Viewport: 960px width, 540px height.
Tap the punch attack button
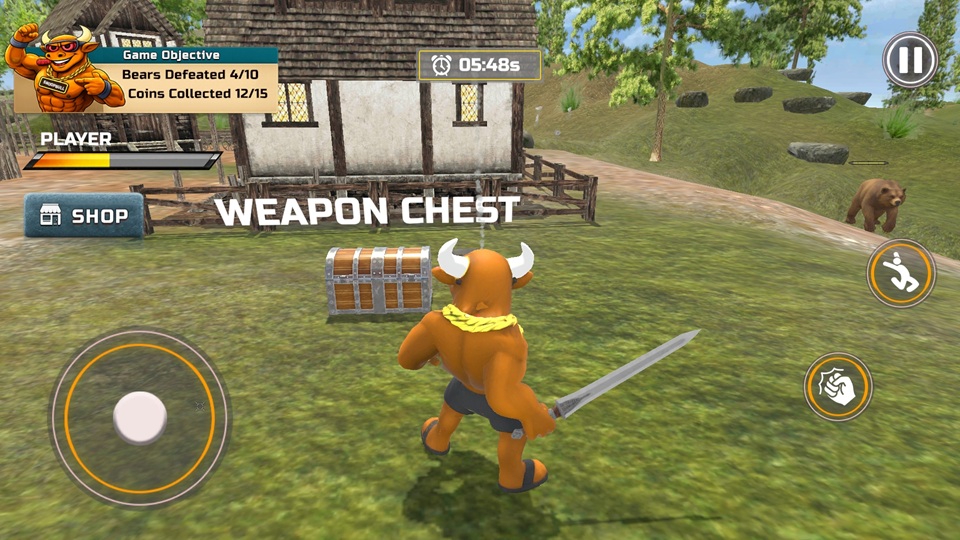coord(838,387)
